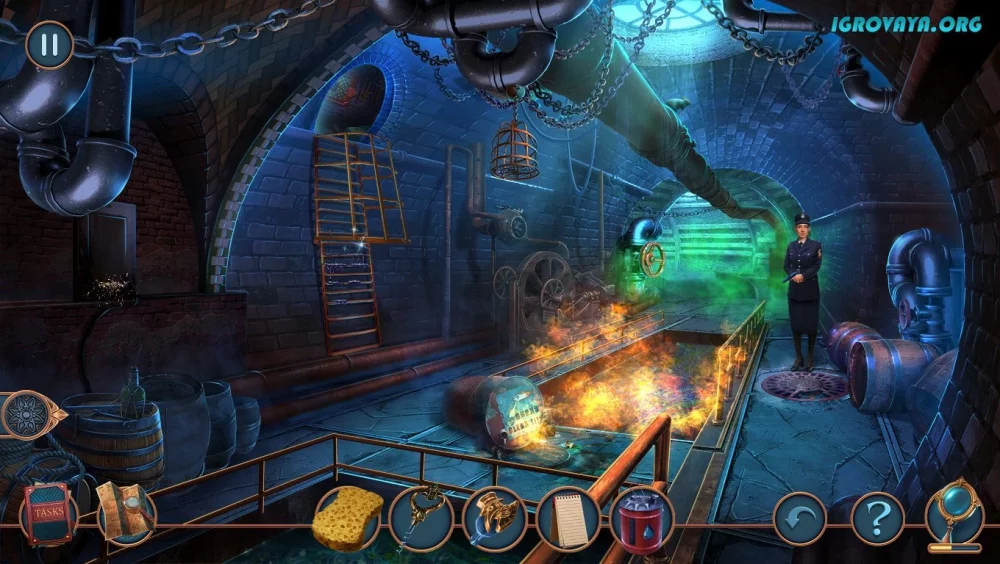Activate the teal orb mirror gadget

tap(953, 514)
